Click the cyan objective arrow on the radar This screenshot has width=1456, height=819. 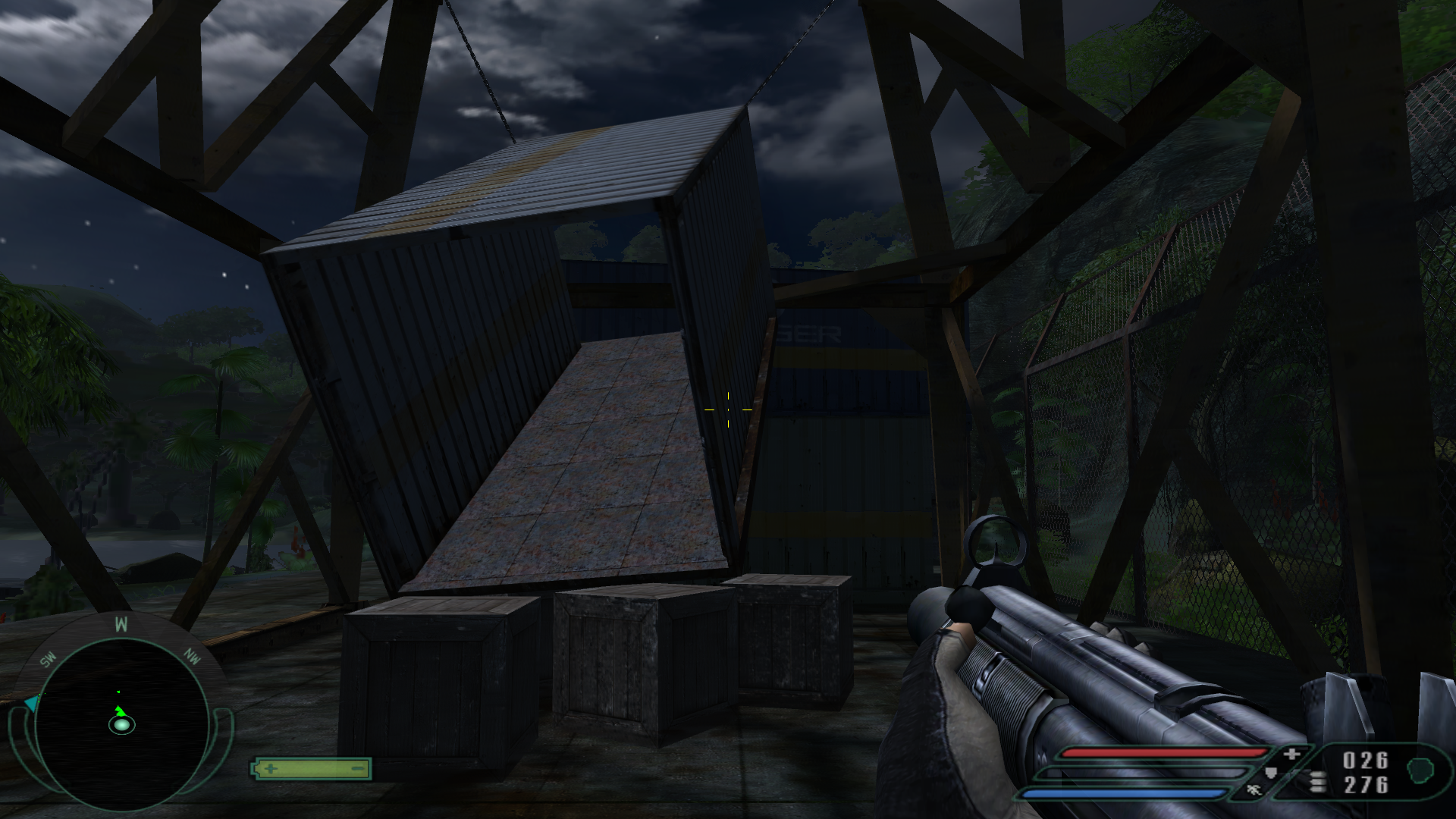(x=31, y=704)
